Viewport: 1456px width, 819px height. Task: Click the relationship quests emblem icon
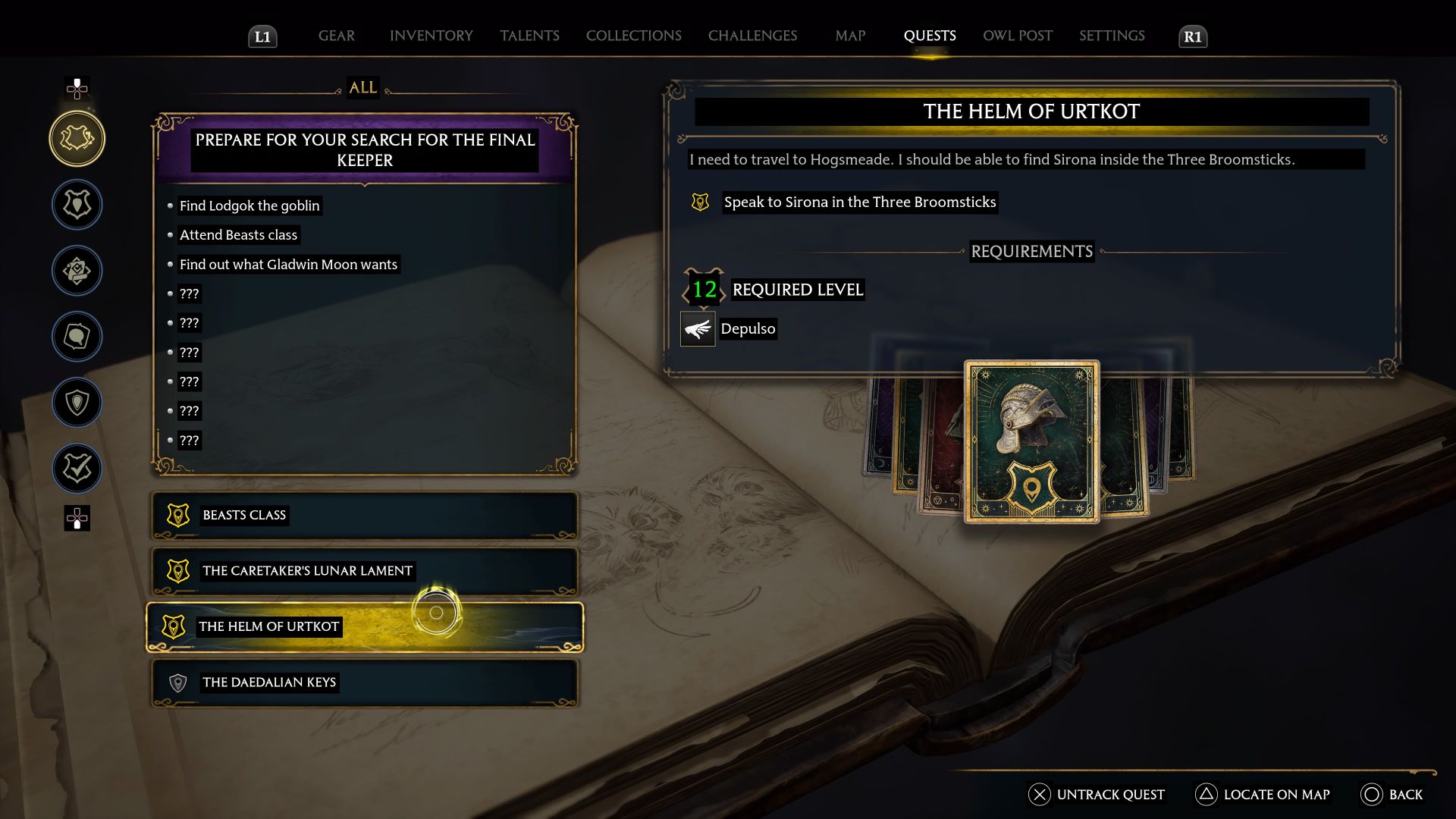coord(77,271)
